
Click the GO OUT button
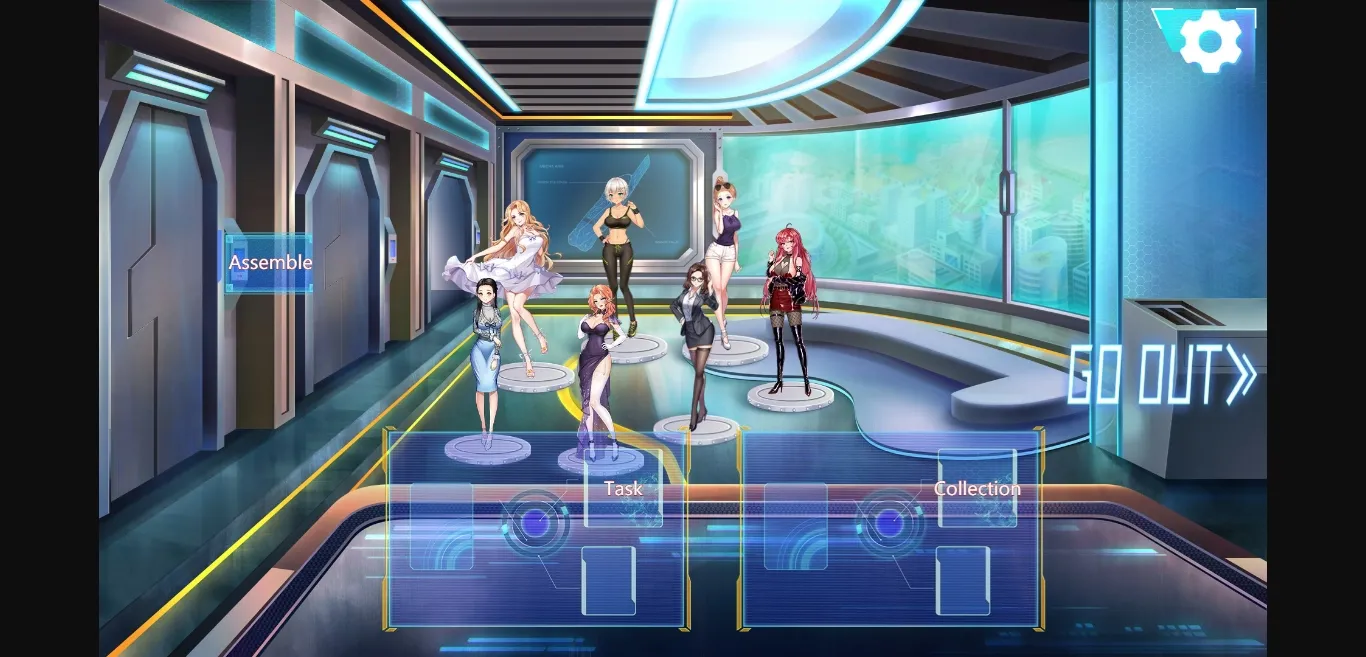click(1162, 375)
